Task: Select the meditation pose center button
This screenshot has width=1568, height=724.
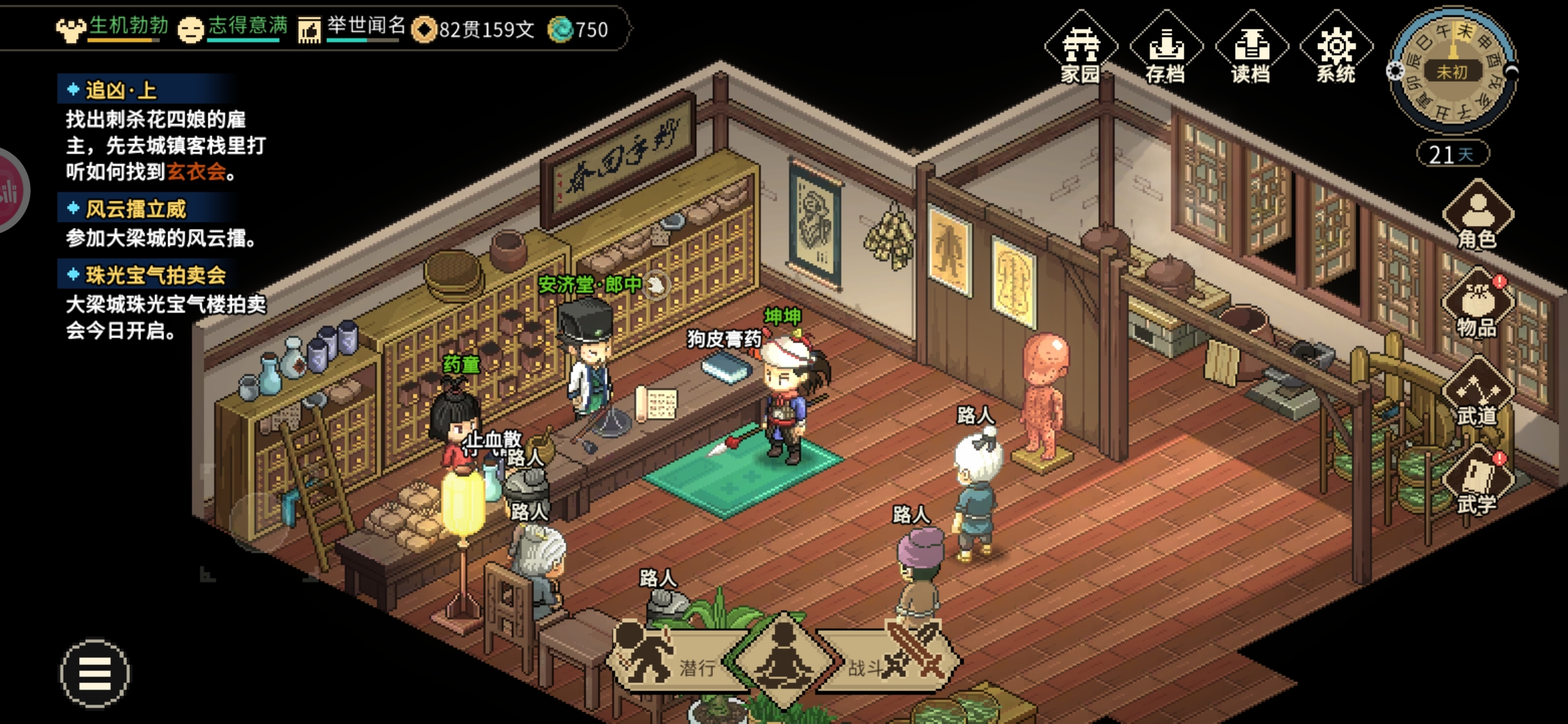Action: click(783, 660)
